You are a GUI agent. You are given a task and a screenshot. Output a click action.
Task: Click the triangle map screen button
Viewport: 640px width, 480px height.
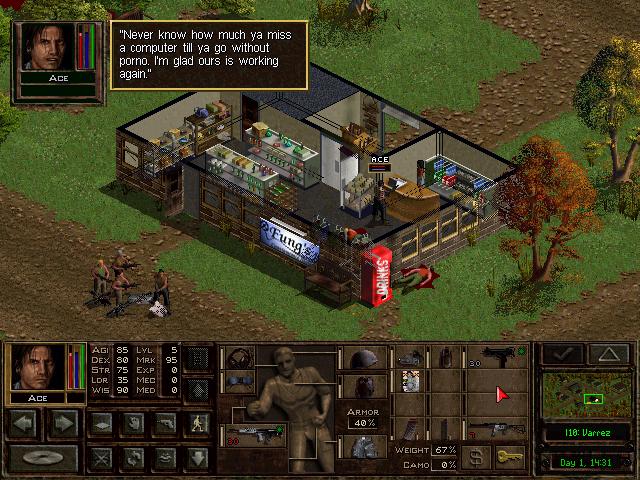coord(607,353)
